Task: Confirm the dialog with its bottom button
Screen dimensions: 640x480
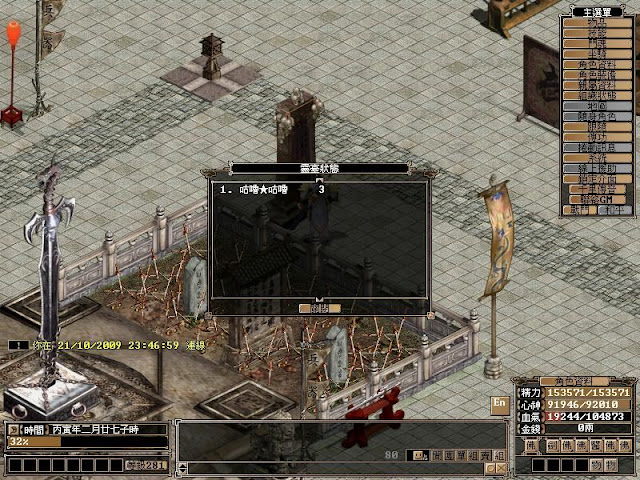Action: 319,308
